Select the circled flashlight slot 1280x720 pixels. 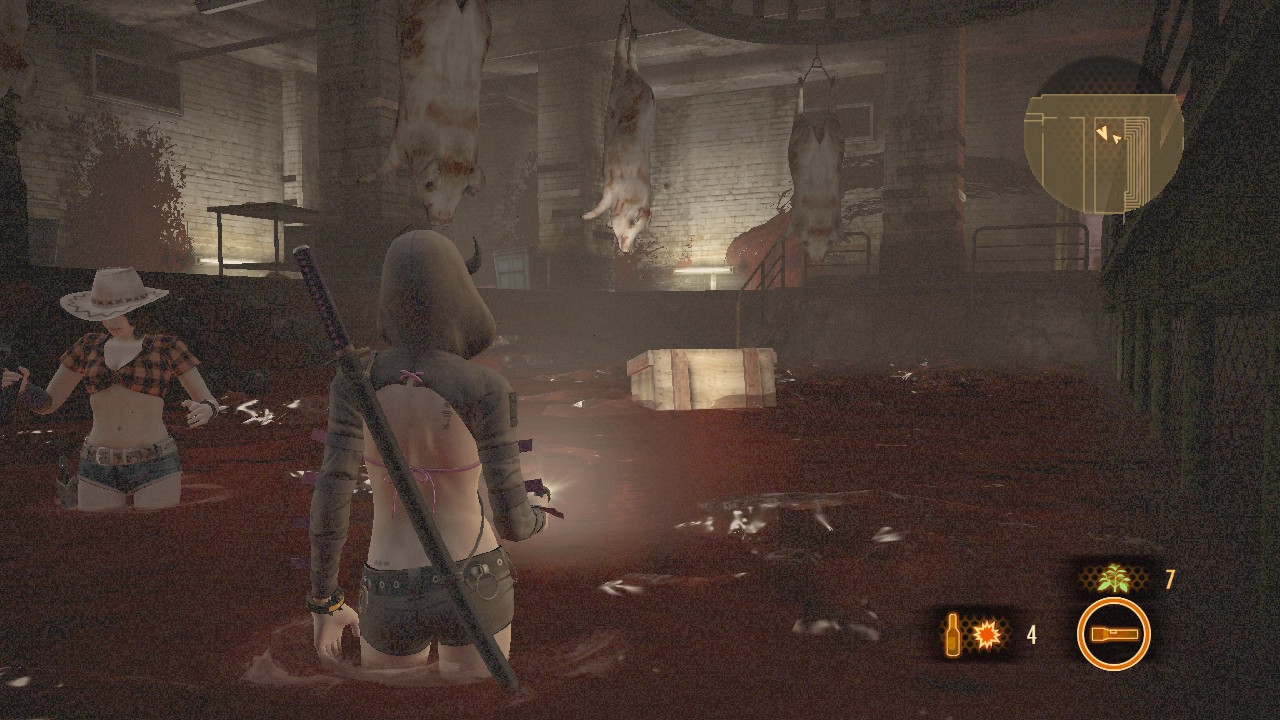pyautogui.click(x=1113, y=634)
